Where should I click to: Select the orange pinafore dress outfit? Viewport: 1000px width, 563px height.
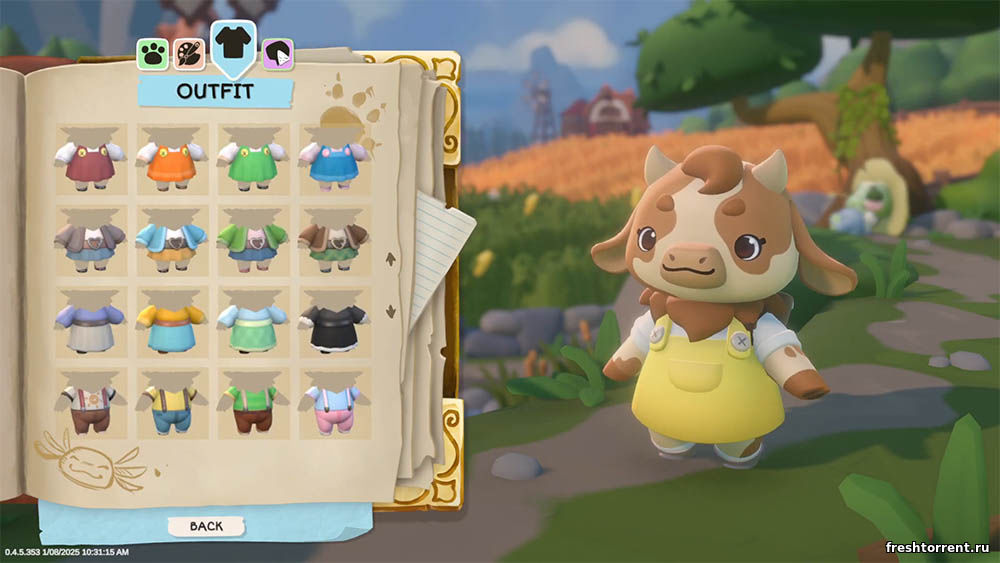tap(172, 161)
